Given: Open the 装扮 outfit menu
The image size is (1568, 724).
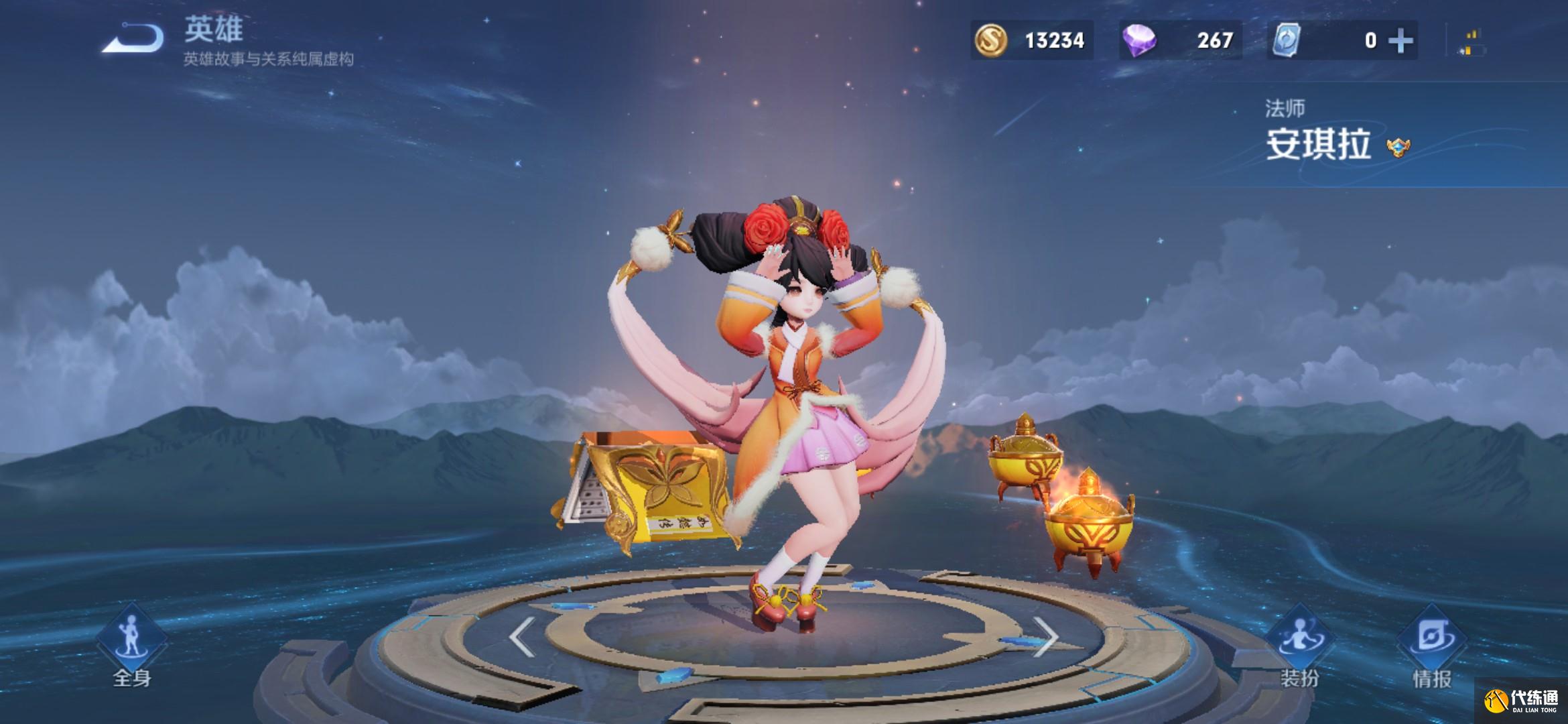Looking at the screenshot, I should coord(1300,647).
